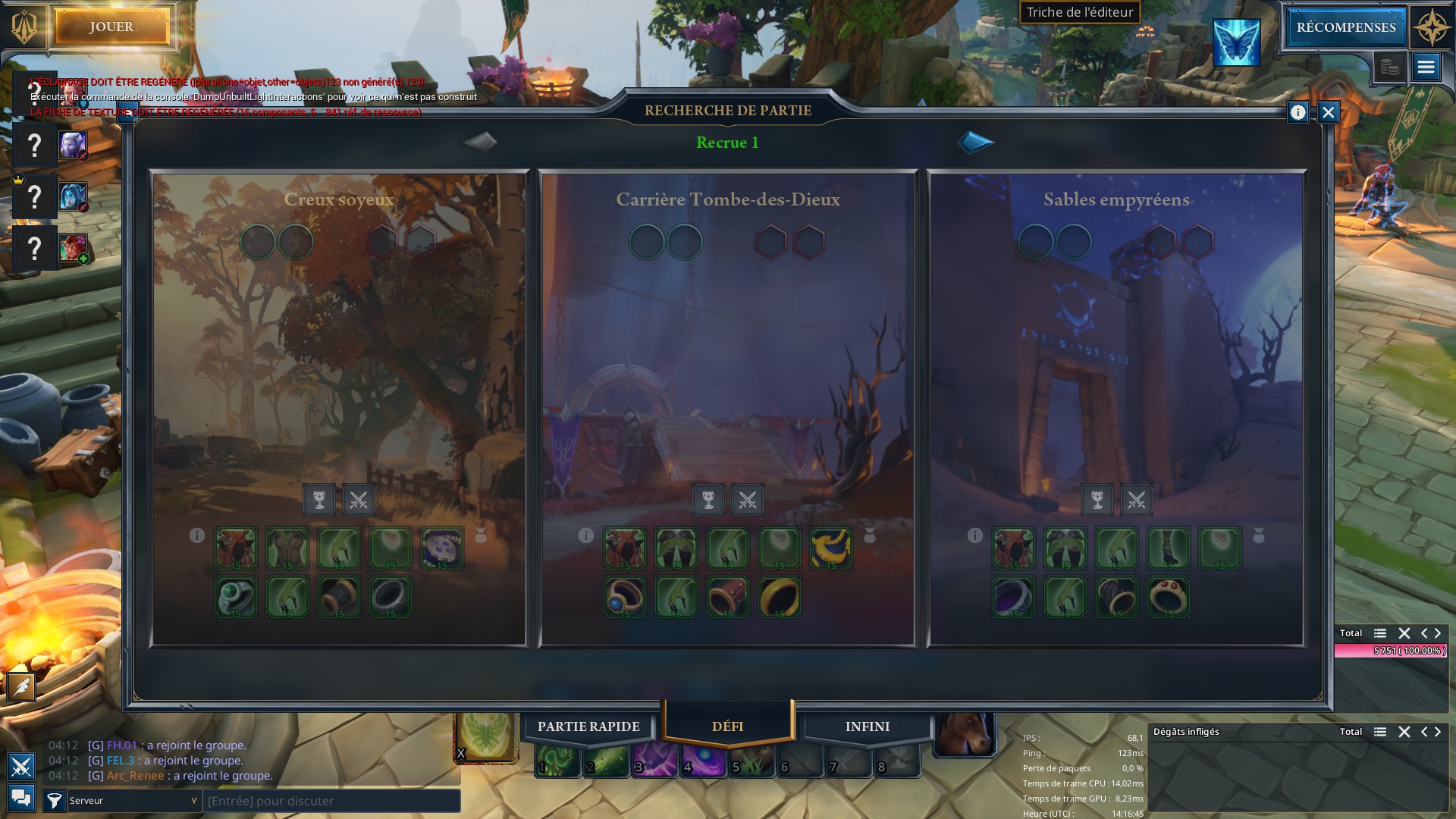Switch to the Partie rapide tab
1456x819 pixels.
tap(588, 726)
